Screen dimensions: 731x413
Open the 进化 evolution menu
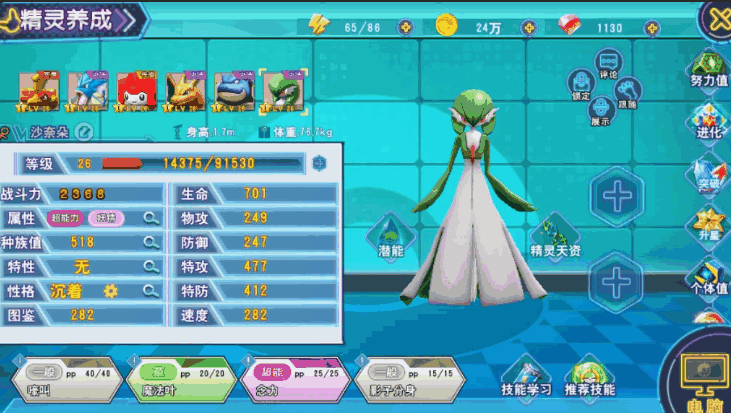tap(709, 122)
